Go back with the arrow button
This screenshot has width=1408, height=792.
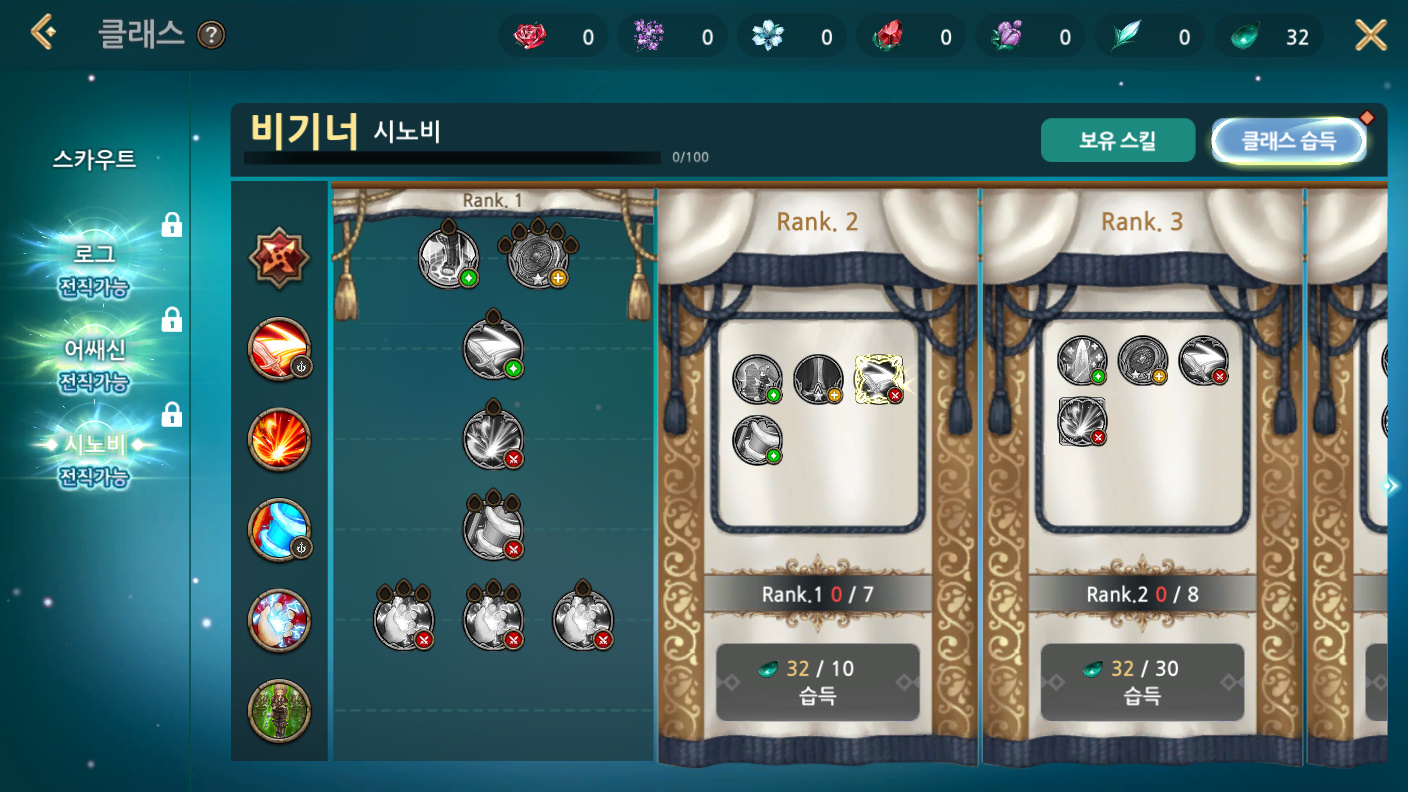[43, 33]
